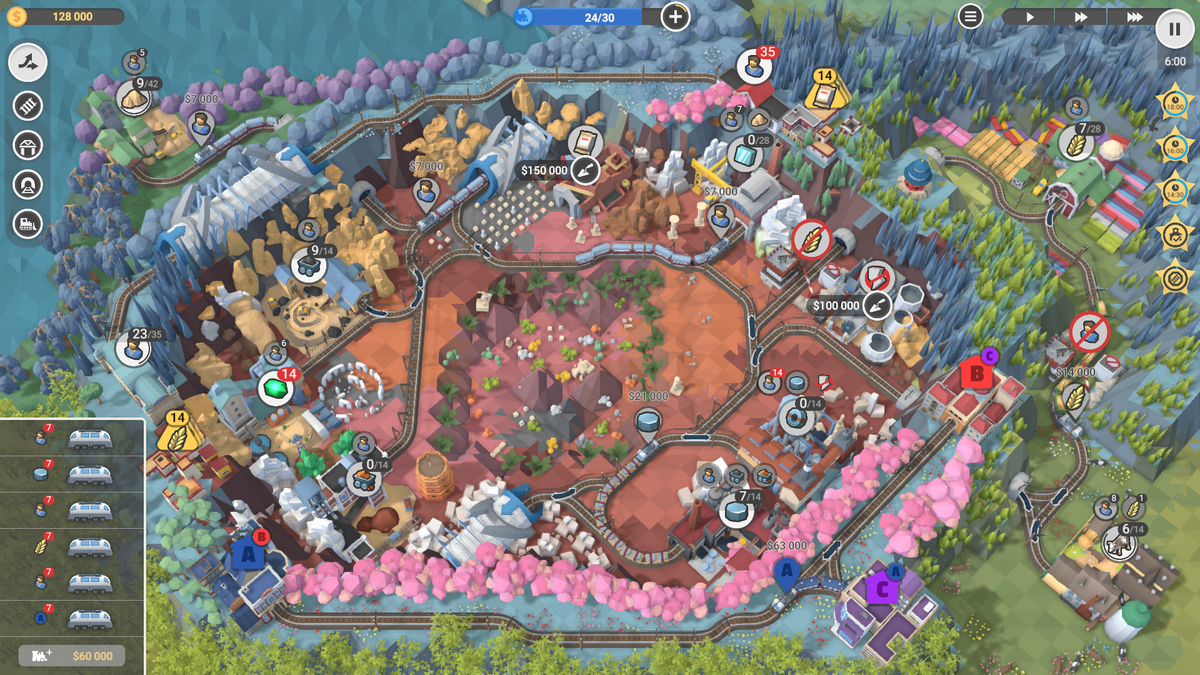This screenshot has width=1200, height=675.
Task: Purchase the $100 000 dig site
Action: (x=877, y=305)
